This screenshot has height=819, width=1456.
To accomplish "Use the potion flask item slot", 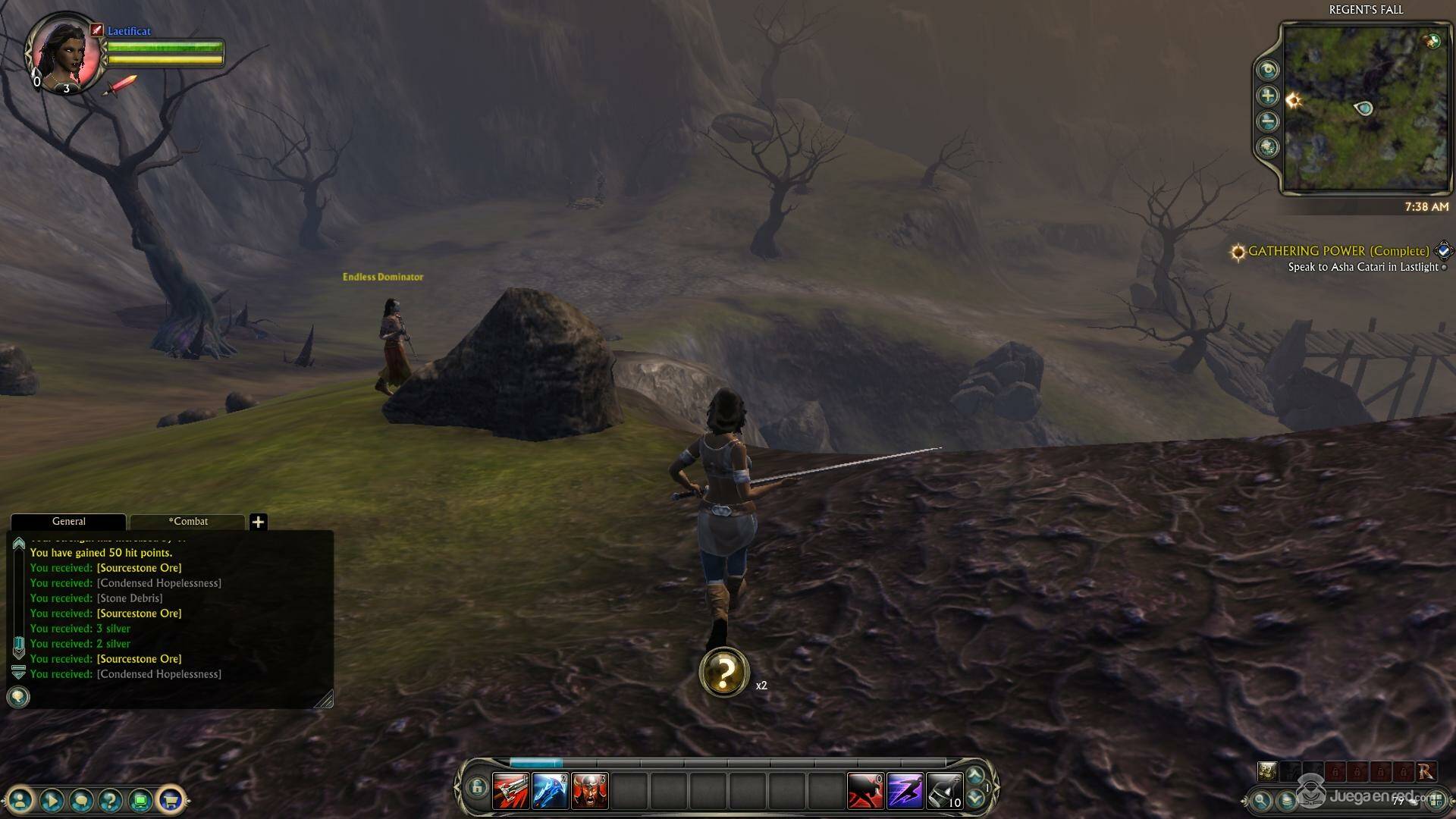I will click(x=944, y=792).
